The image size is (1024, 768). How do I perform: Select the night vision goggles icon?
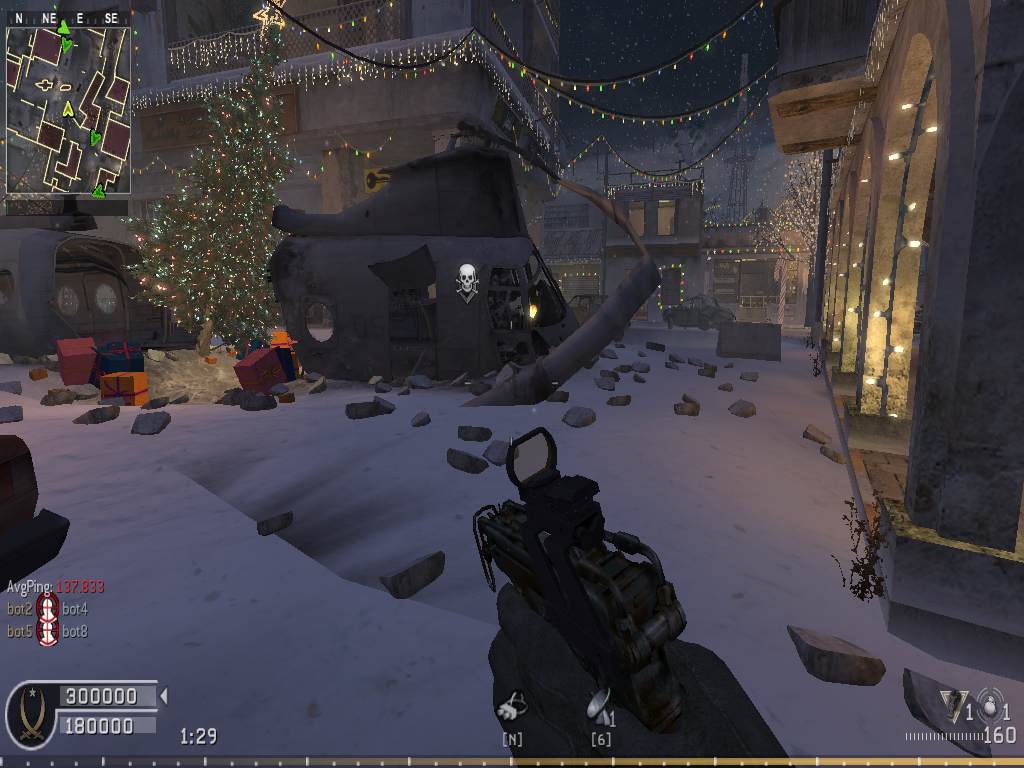pos(512,707)
